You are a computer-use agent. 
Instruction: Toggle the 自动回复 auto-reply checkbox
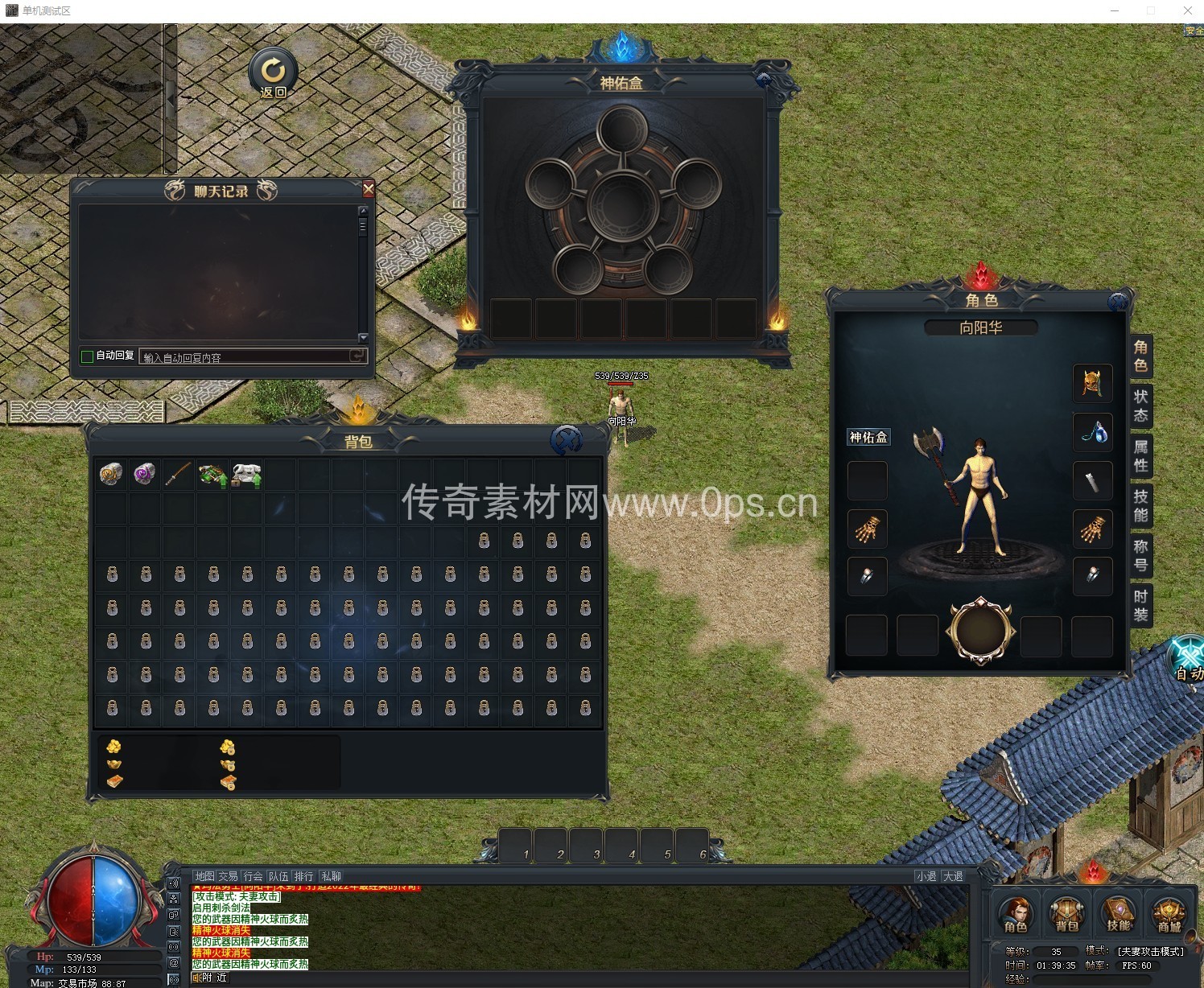(87, 356)
